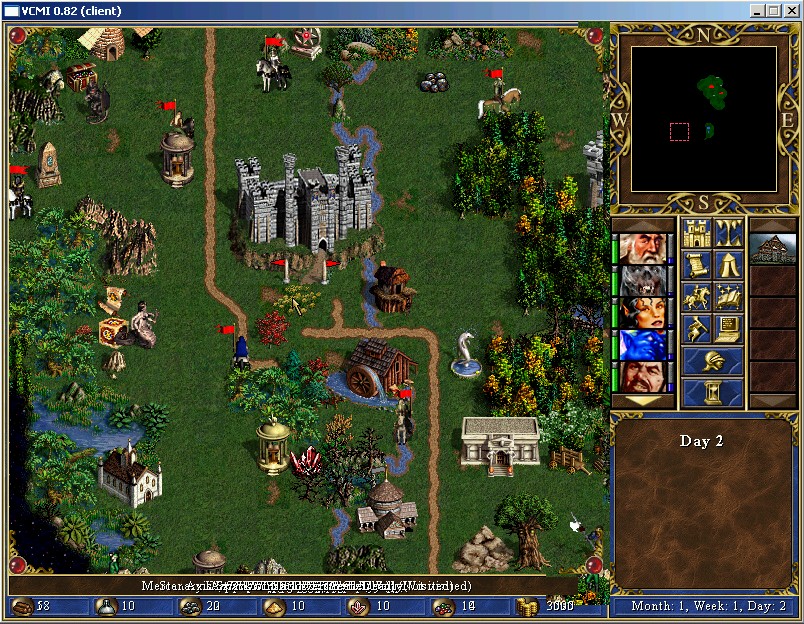Select the next hero with helmet button
Viewport: 804px width, 624px height.
713,361
